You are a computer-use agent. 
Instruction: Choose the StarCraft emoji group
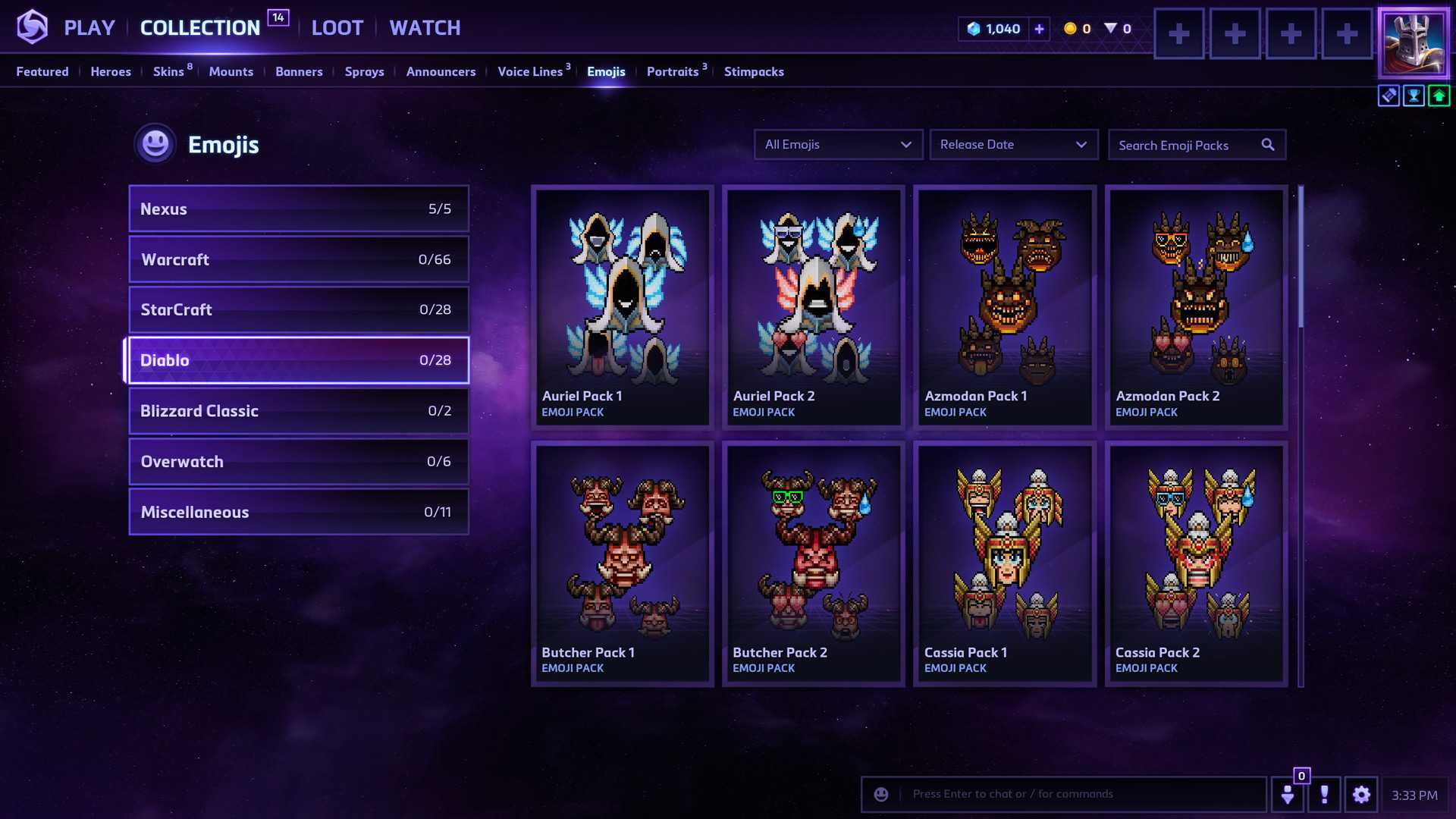299,309
